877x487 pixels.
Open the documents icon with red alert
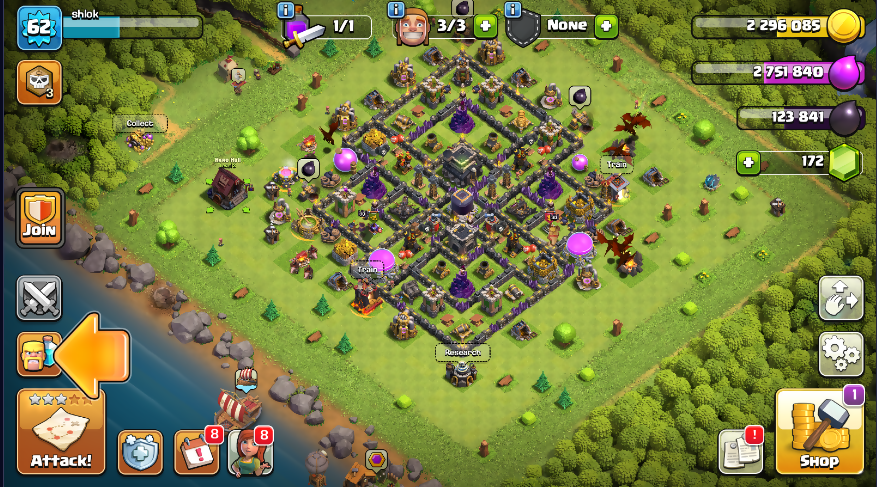(740, 452)
